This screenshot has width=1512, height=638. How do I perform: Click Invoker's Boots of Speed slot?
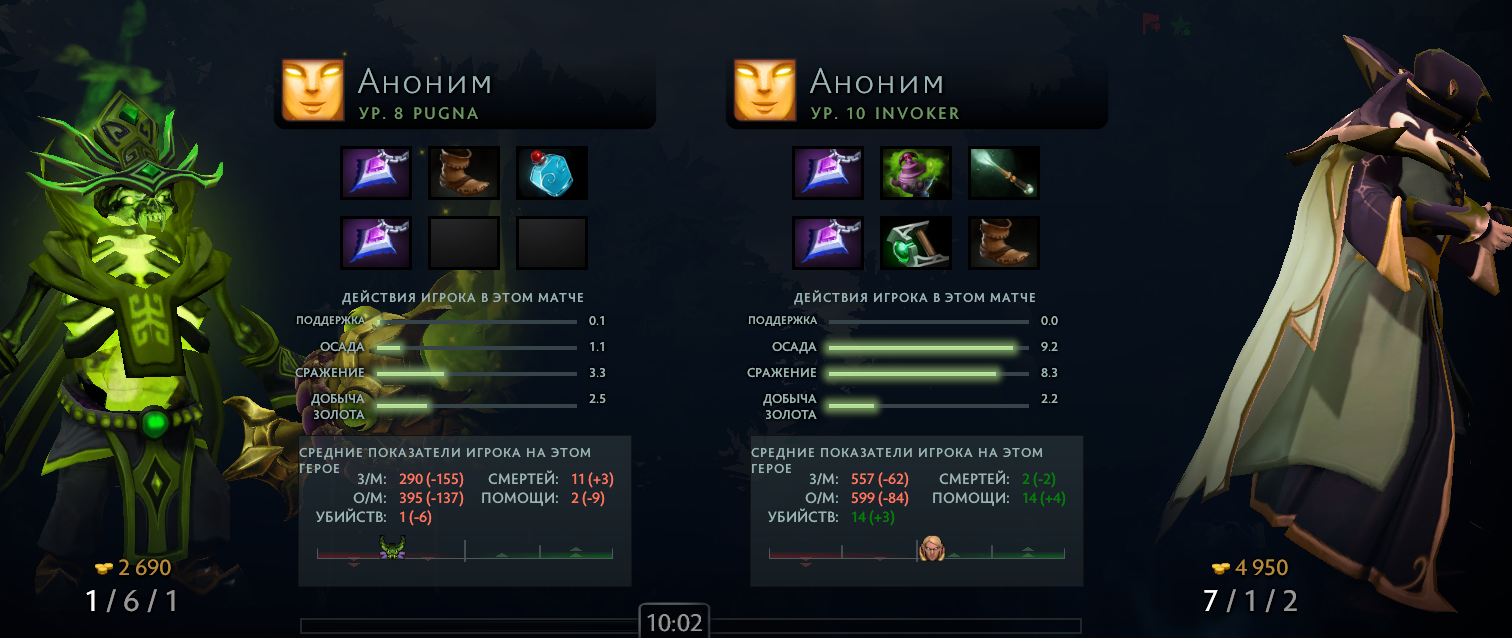click(x=1004, y=243)
